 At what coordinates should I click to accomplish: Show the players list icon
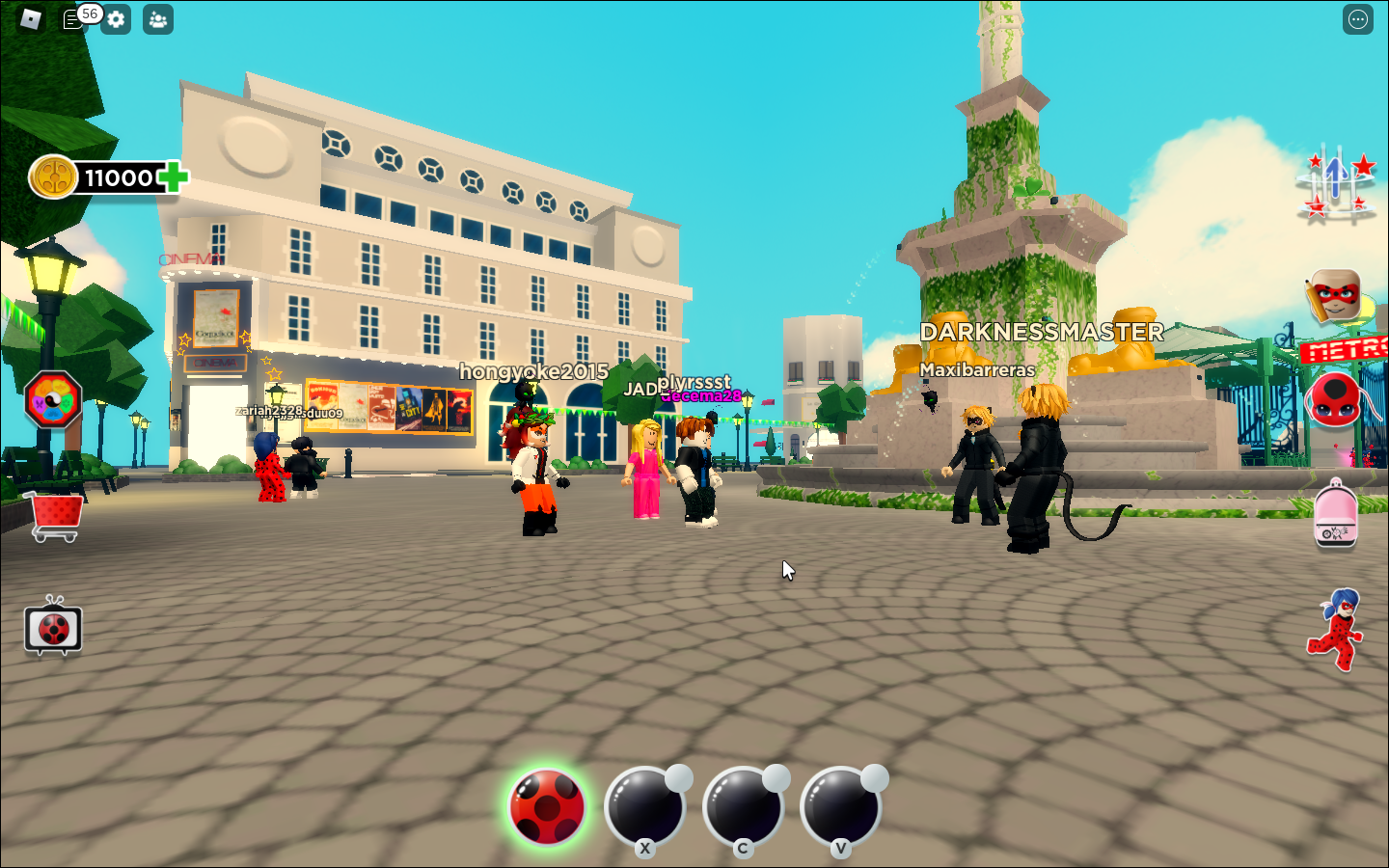coord(158,19)
